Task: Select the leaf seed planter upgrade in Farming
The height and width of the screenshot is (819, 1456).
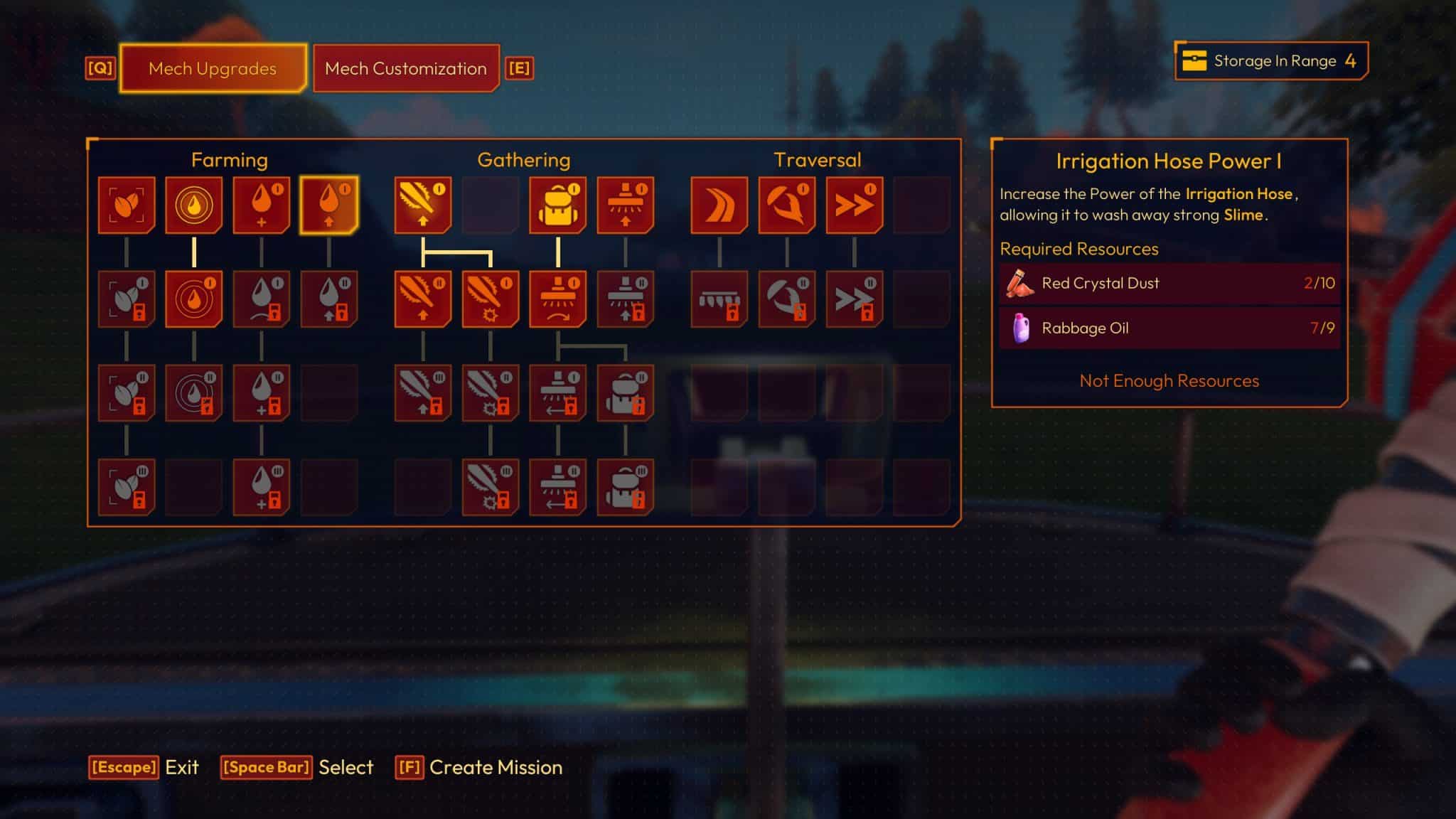Action: [x=127, y=206]
